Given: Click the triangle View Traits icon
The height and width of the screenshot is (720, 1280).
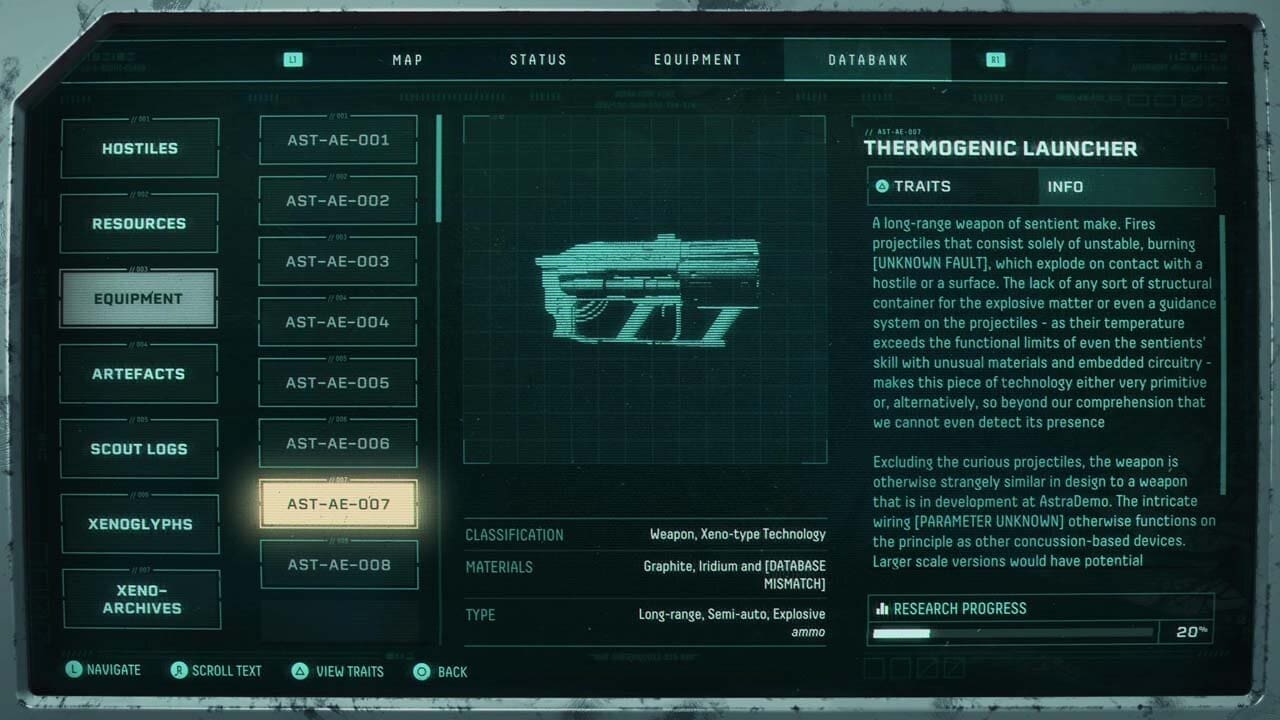Looking at the screenshot, I should 300,671.
